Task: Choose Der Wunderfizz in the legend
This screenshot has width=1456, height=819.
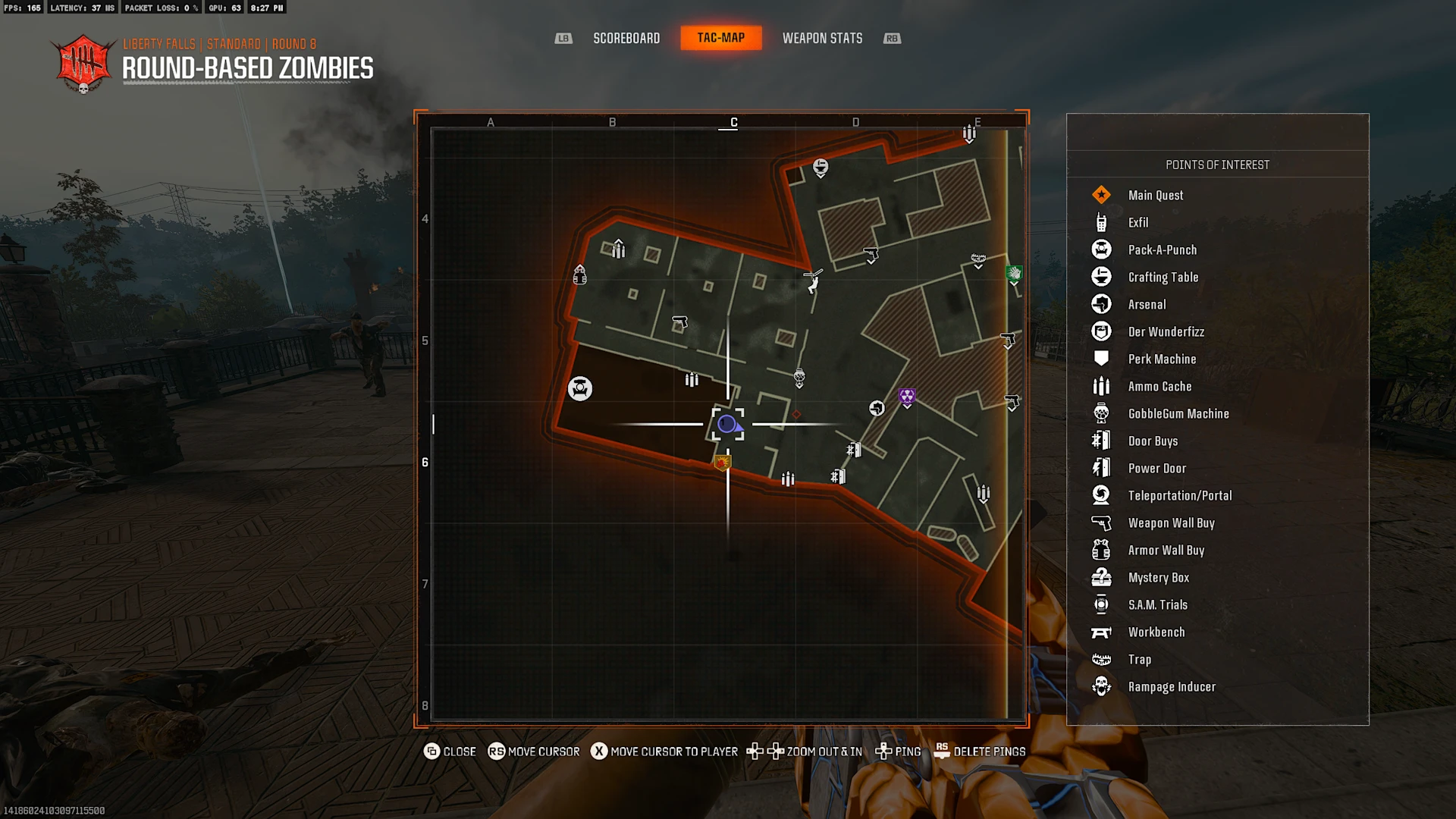Action: [x=1166, y=331]
